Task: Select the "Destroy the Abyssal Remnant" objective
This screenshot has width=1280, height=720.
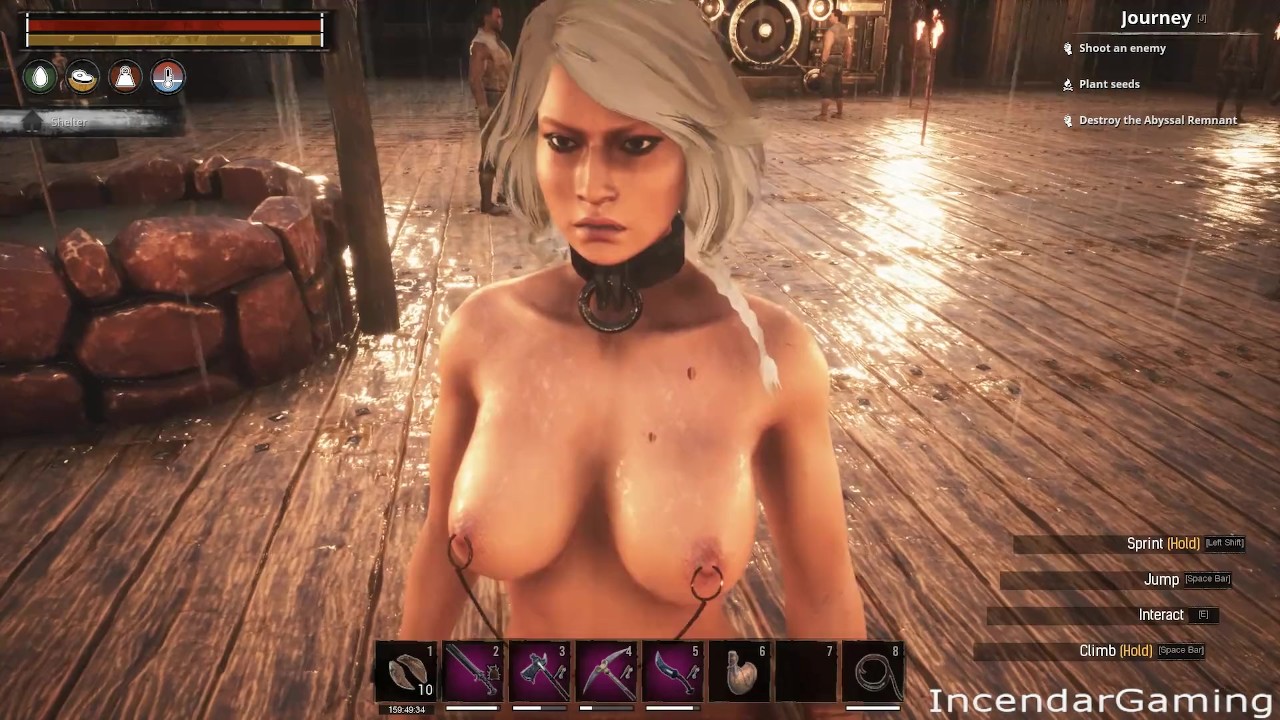Action: pos(1157,120)
